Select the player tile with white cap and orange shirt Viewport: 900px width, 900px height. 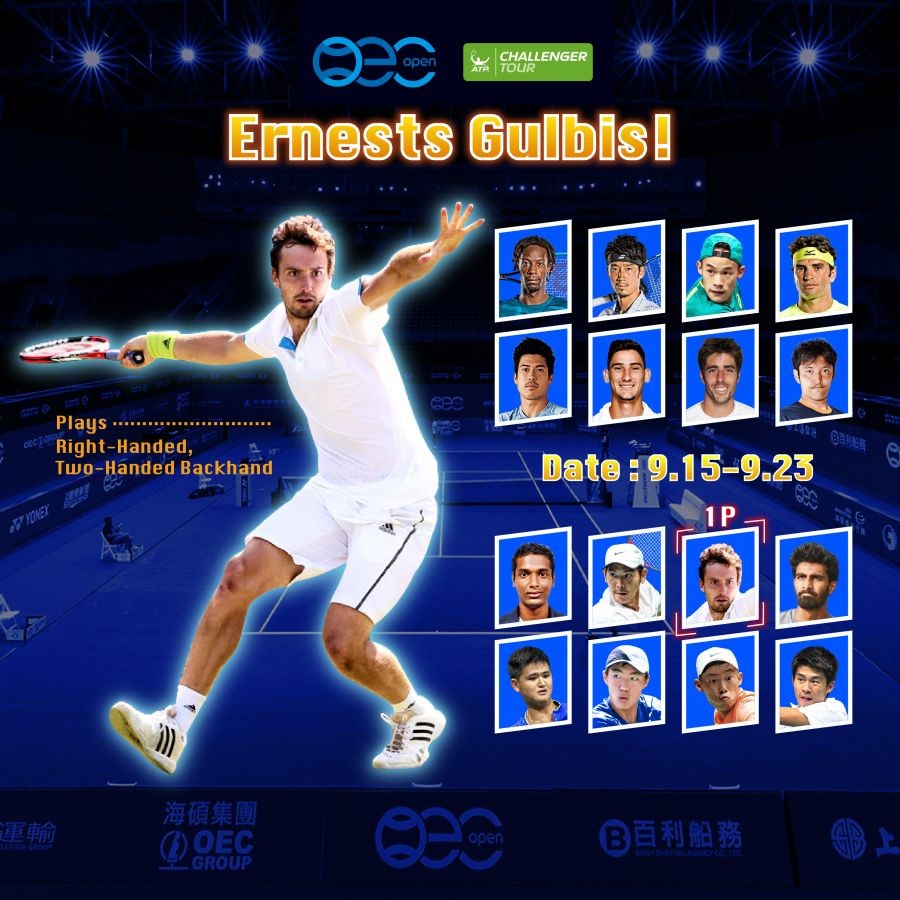pos(721,684)
